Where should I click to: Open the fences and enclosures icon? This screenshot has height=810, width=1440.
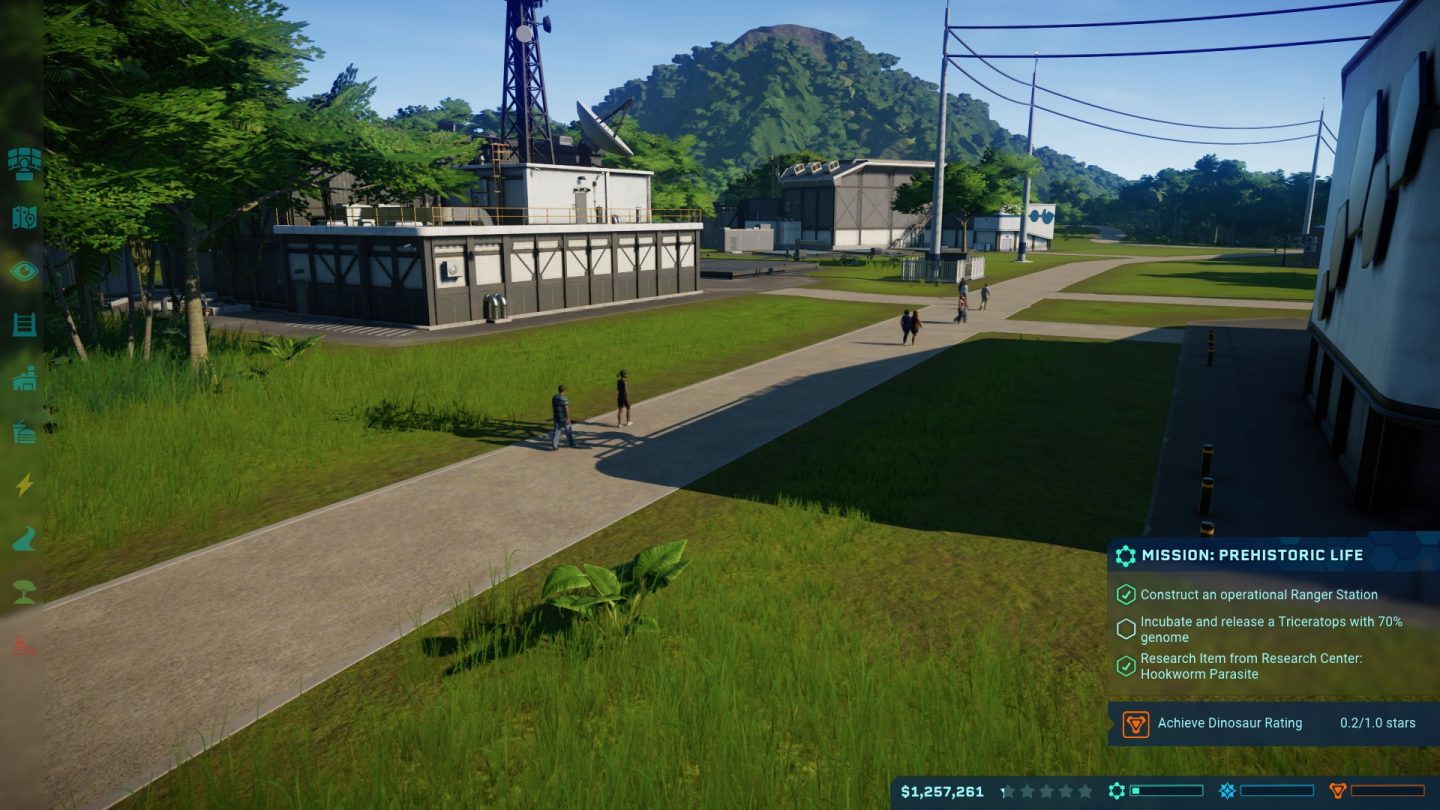pyautogui.click(x=24, y=325)
